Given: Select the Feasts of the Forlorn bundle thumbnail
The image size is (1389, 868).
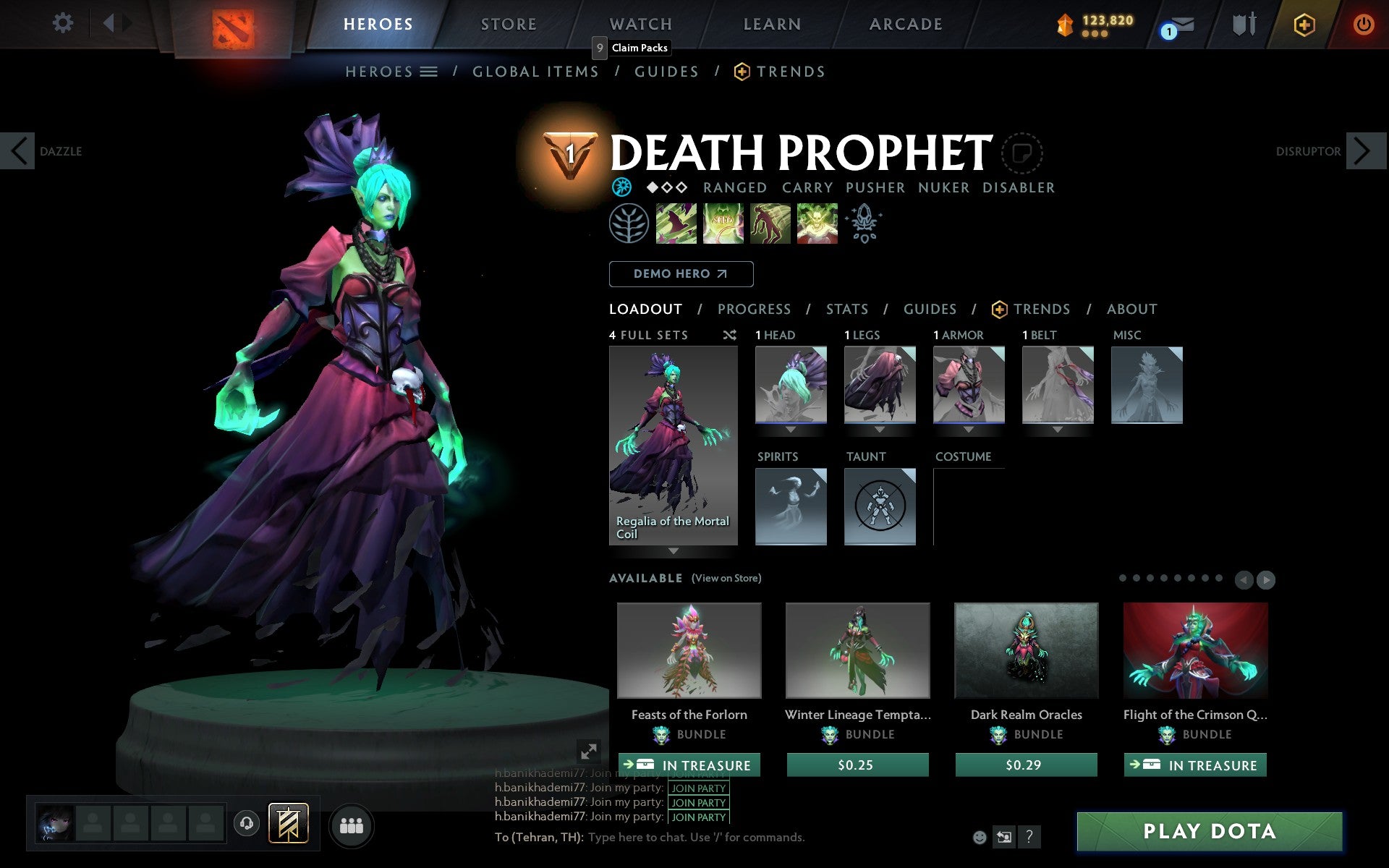Looking at the screenshot, I should [x=688, y=650].
